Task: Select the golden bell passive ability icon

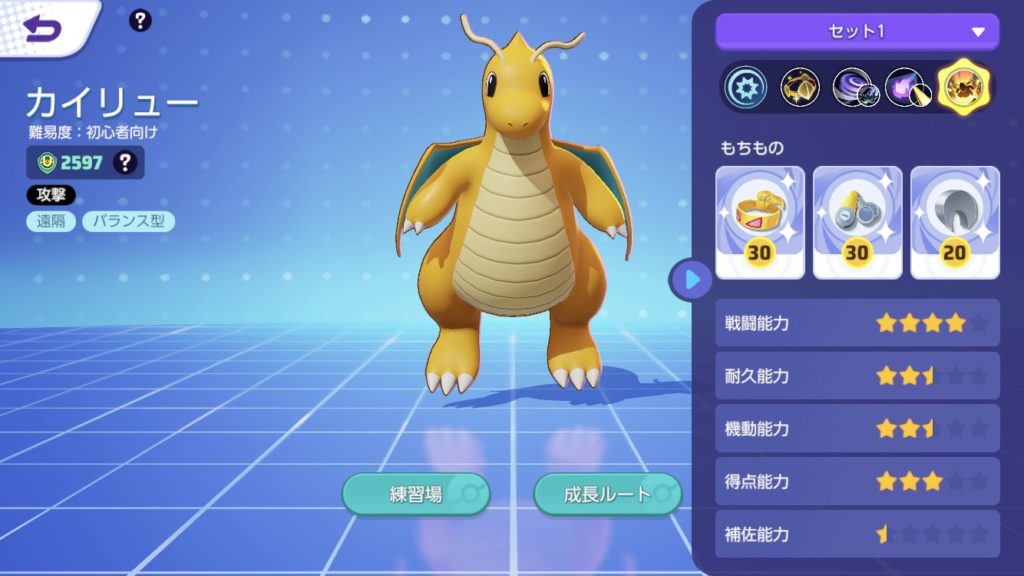Action: click(x=800, y=89)
